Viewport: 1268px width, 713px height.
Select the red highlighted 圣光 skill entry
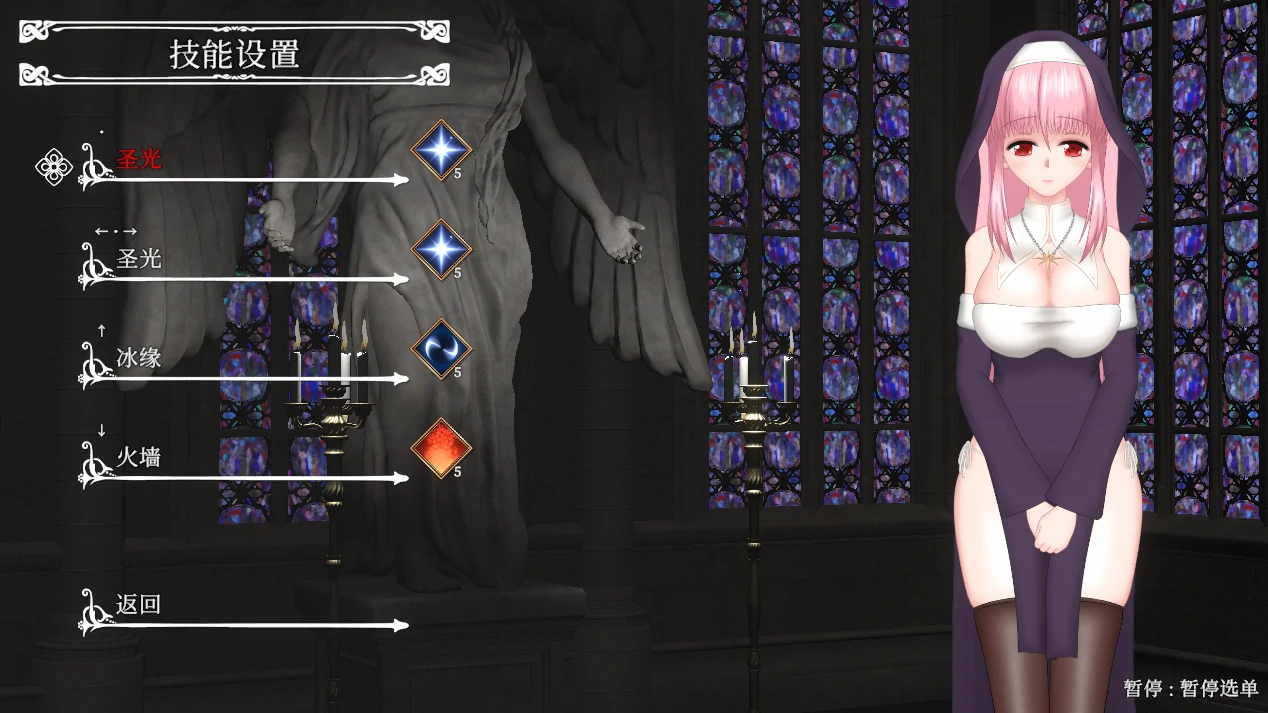pos(139,160)
